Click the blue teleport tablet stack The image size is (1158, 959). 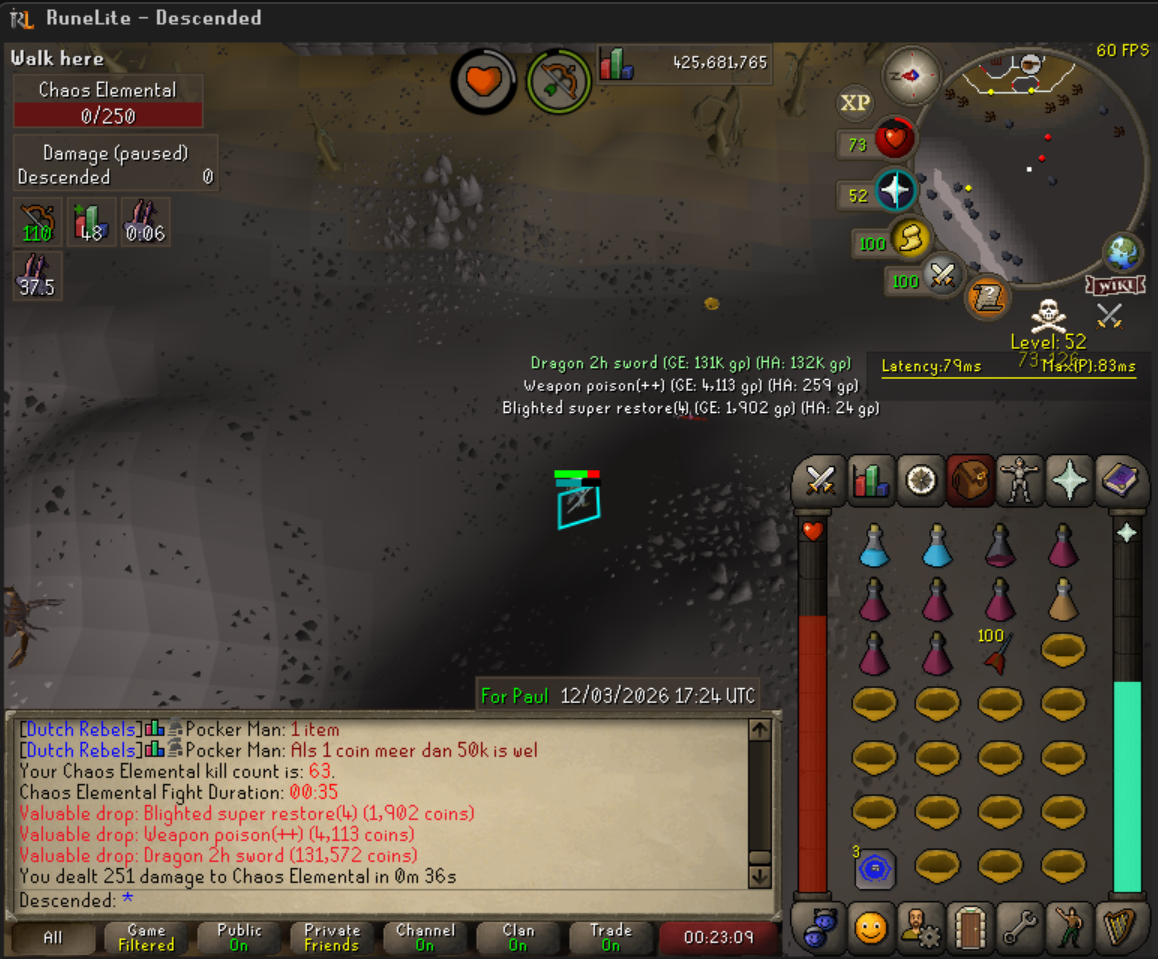pos(874,869)
